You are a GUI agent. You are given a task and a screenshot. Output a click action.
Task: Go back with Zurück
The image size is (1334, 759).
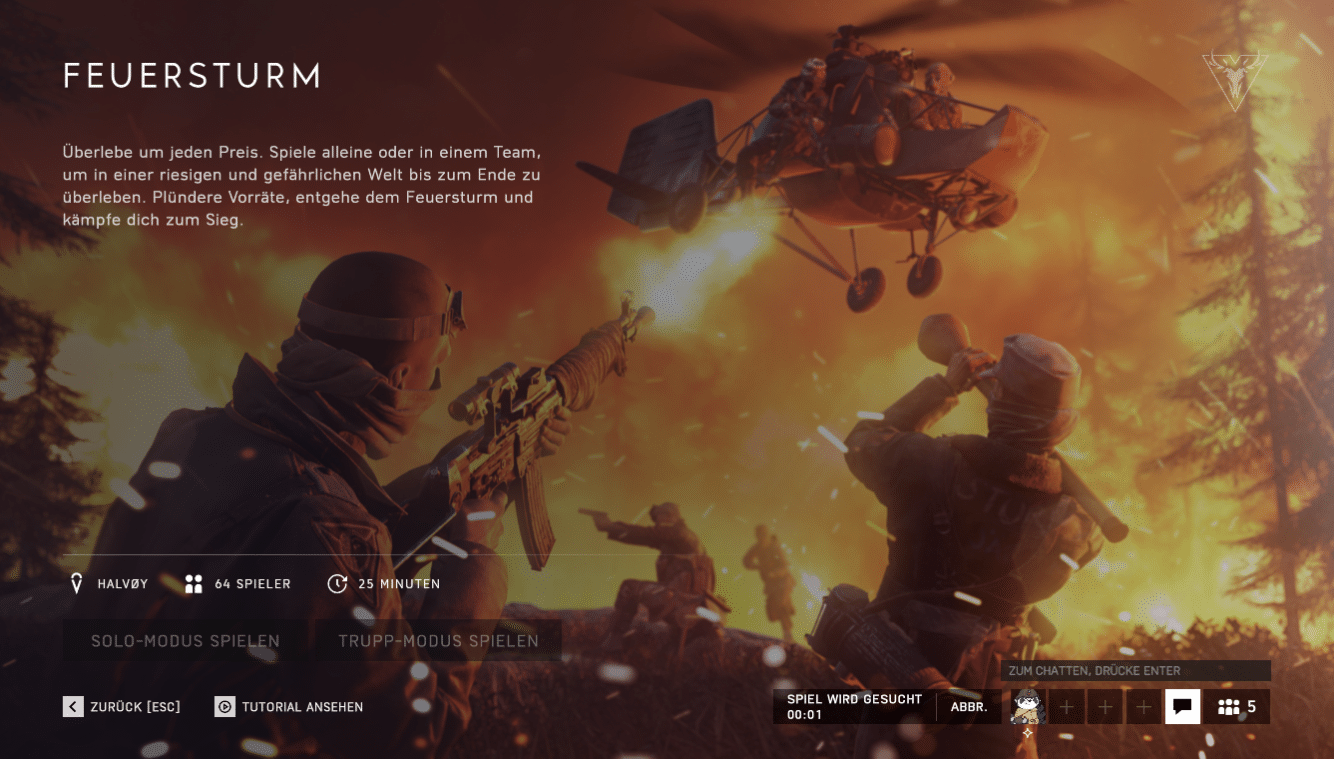[122, 707]
